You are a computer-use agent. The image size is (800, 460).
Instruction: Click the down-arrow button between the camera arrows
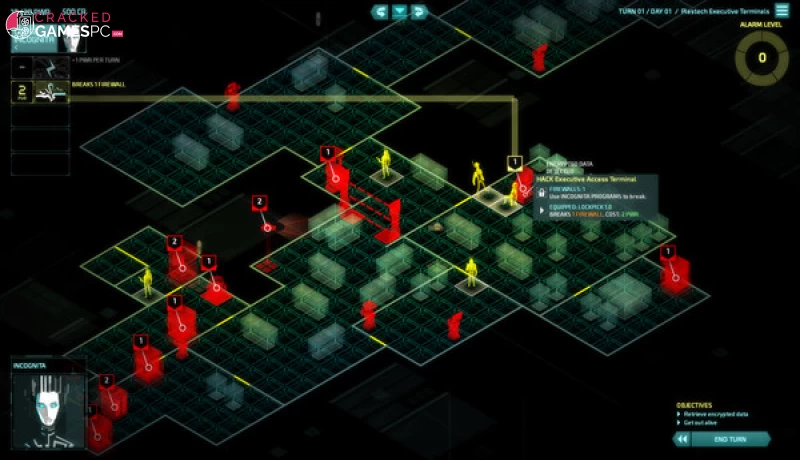tap(400, 12)
